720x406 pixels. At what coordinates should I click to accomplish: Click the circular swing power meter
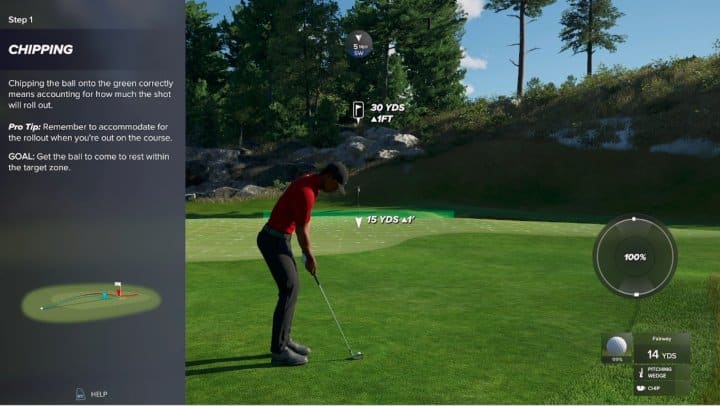(635, 257)
